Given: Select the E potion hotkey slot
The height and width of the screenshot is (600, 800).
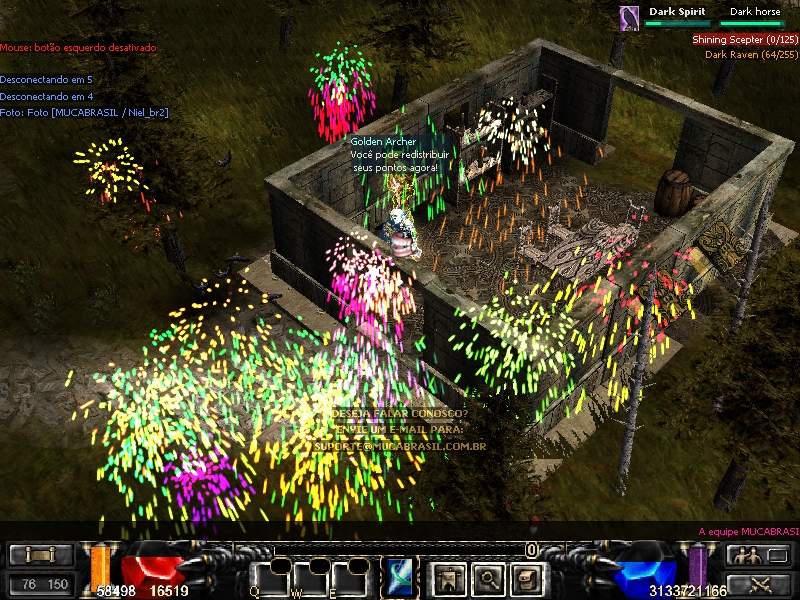Looking at the screenshot, I should [x=350, y=578].
